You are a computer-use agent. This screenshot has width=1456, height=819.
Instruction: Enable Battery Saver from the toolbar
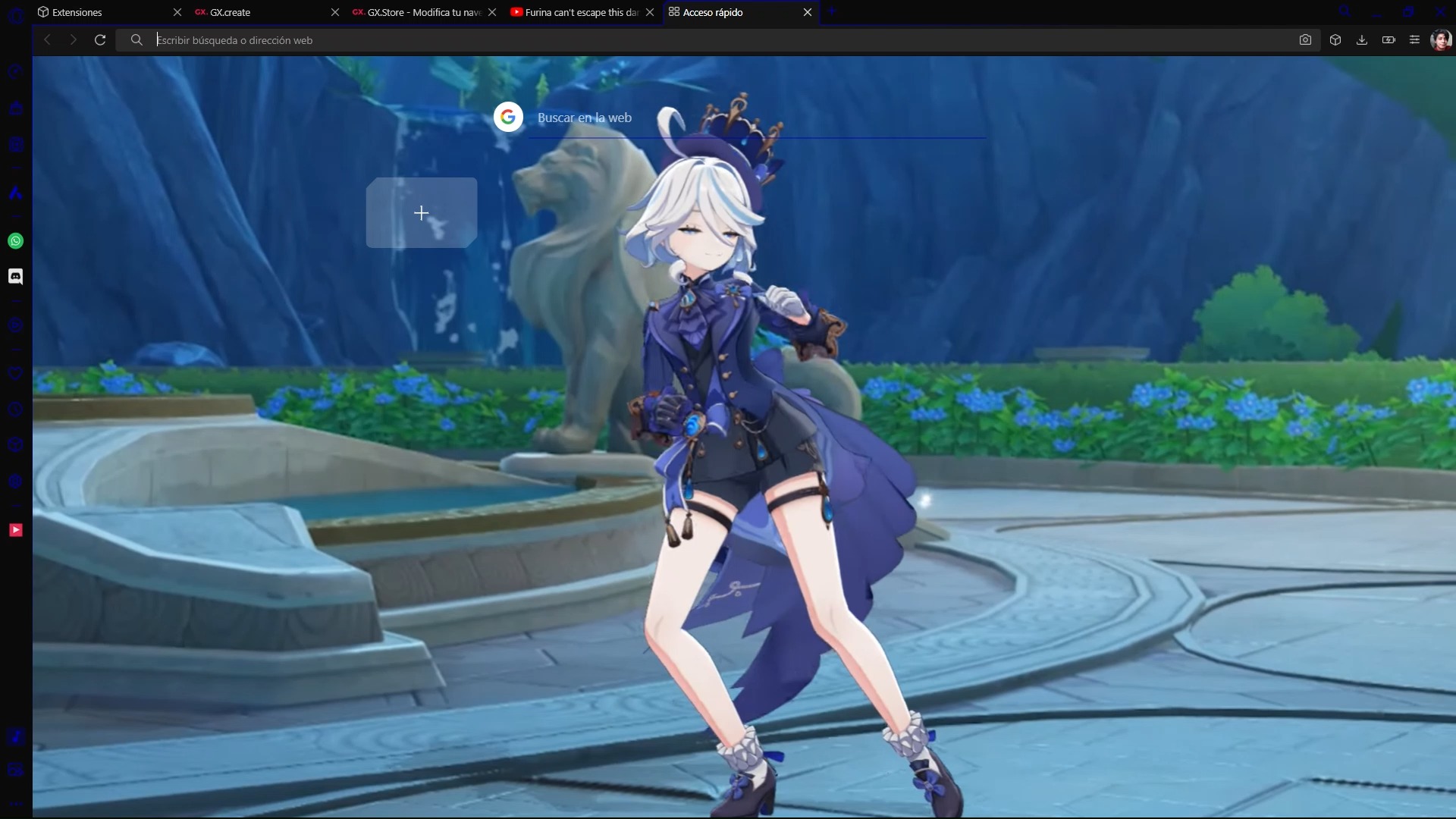point(1389,39)
